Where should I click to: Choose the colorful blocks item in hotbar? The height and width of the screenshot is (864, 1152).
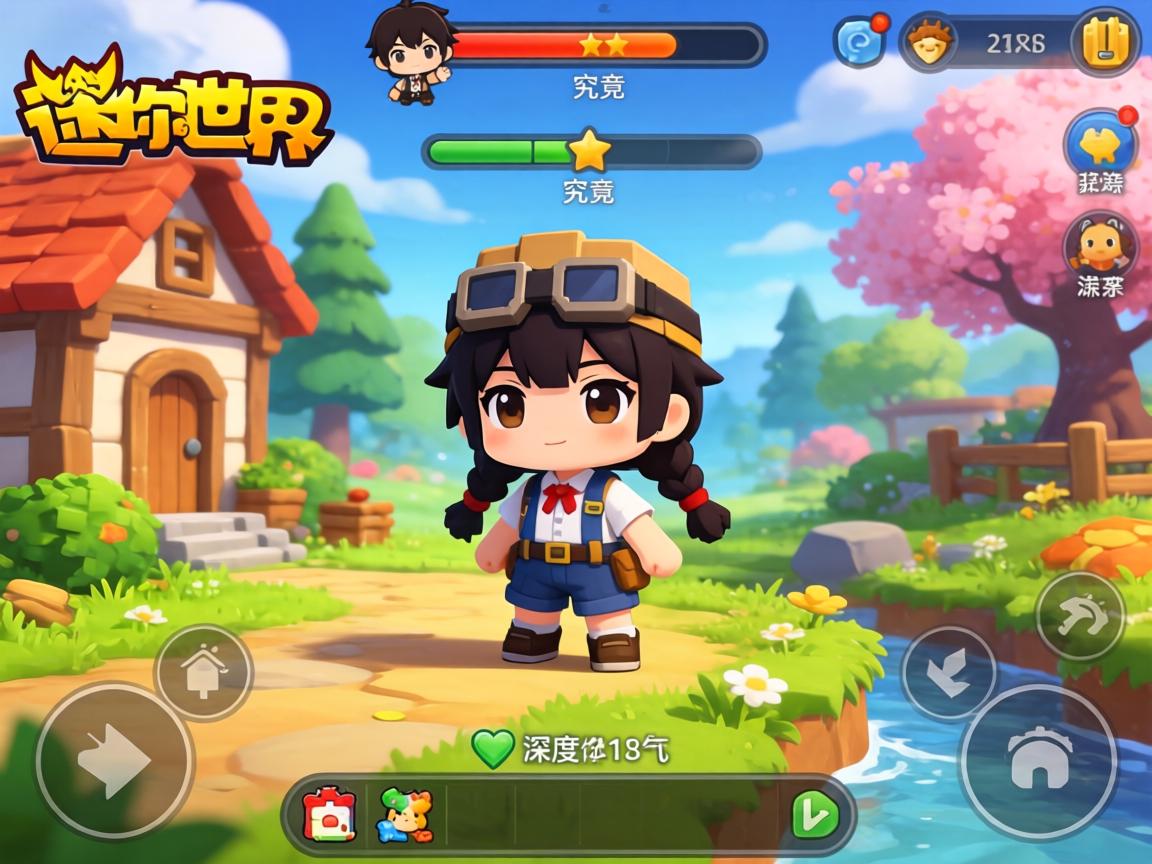click(405, 815)
